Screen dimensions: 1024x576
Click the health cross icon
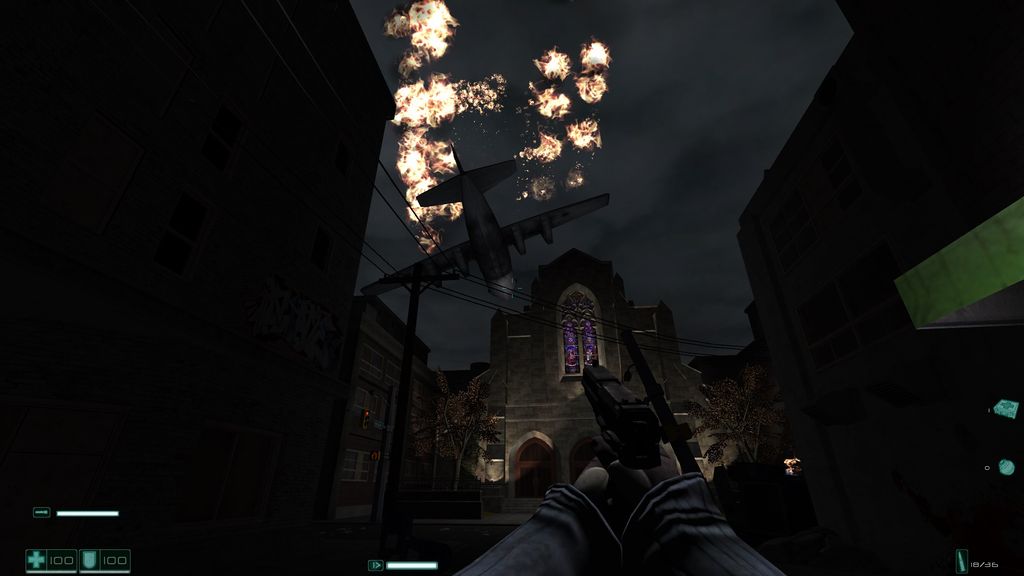37,560
